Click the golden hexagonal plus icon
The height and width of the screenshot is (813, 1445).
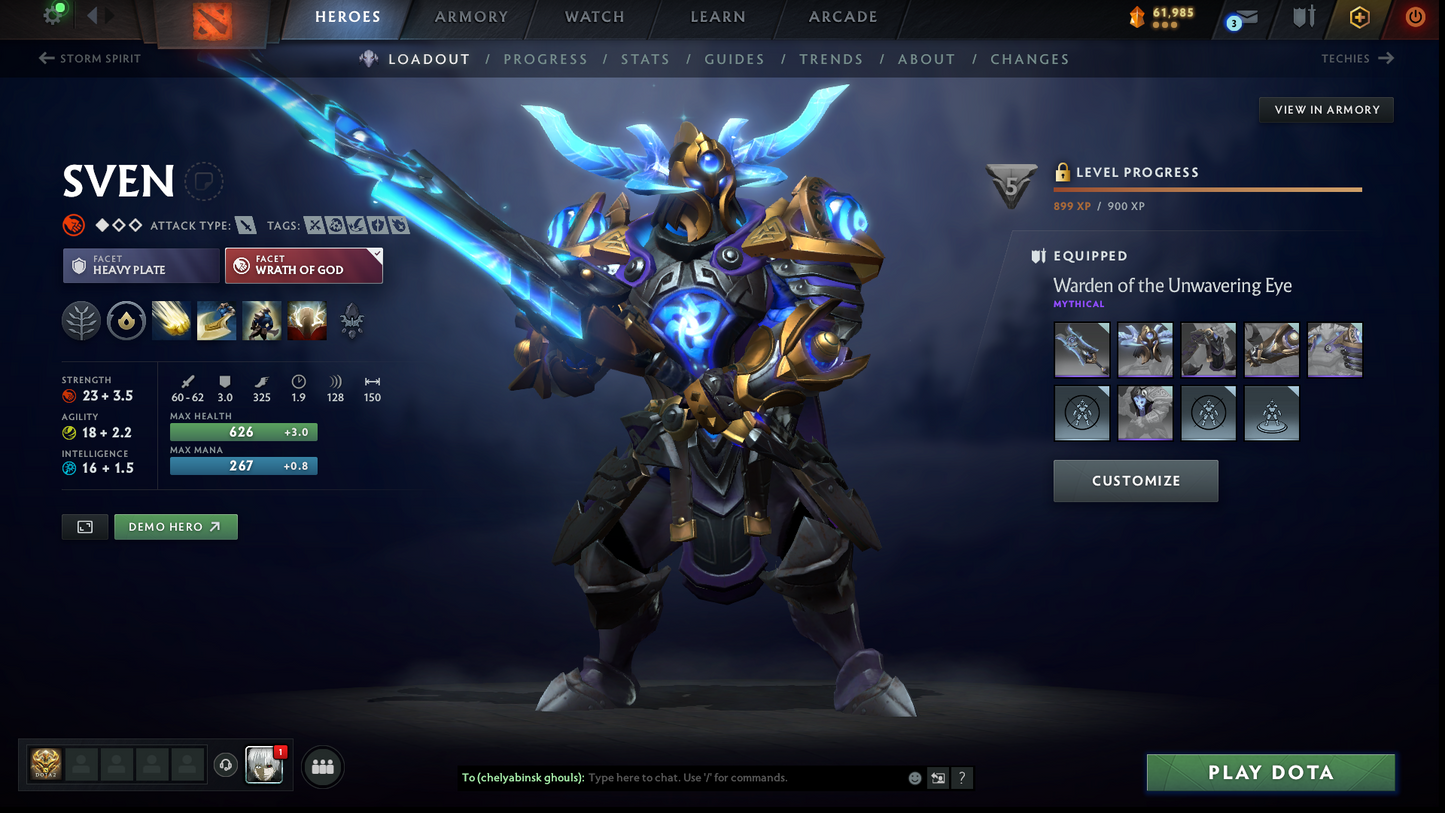pyautogui.click(x=1359, y=17)
